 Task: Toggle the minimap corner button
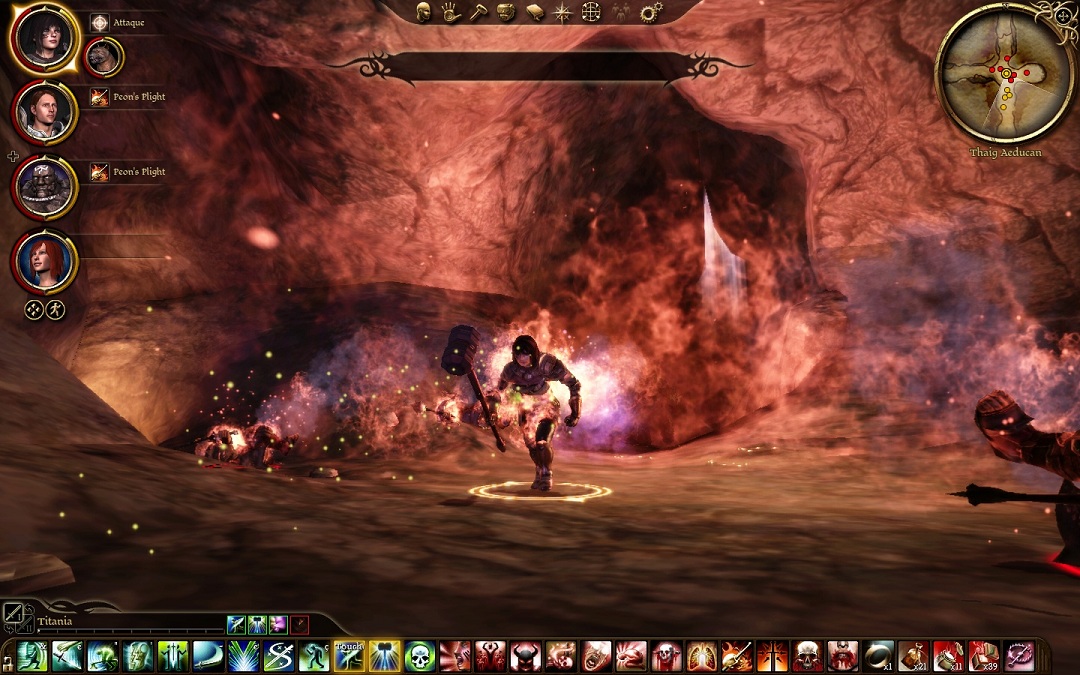tap(1062, 15)
